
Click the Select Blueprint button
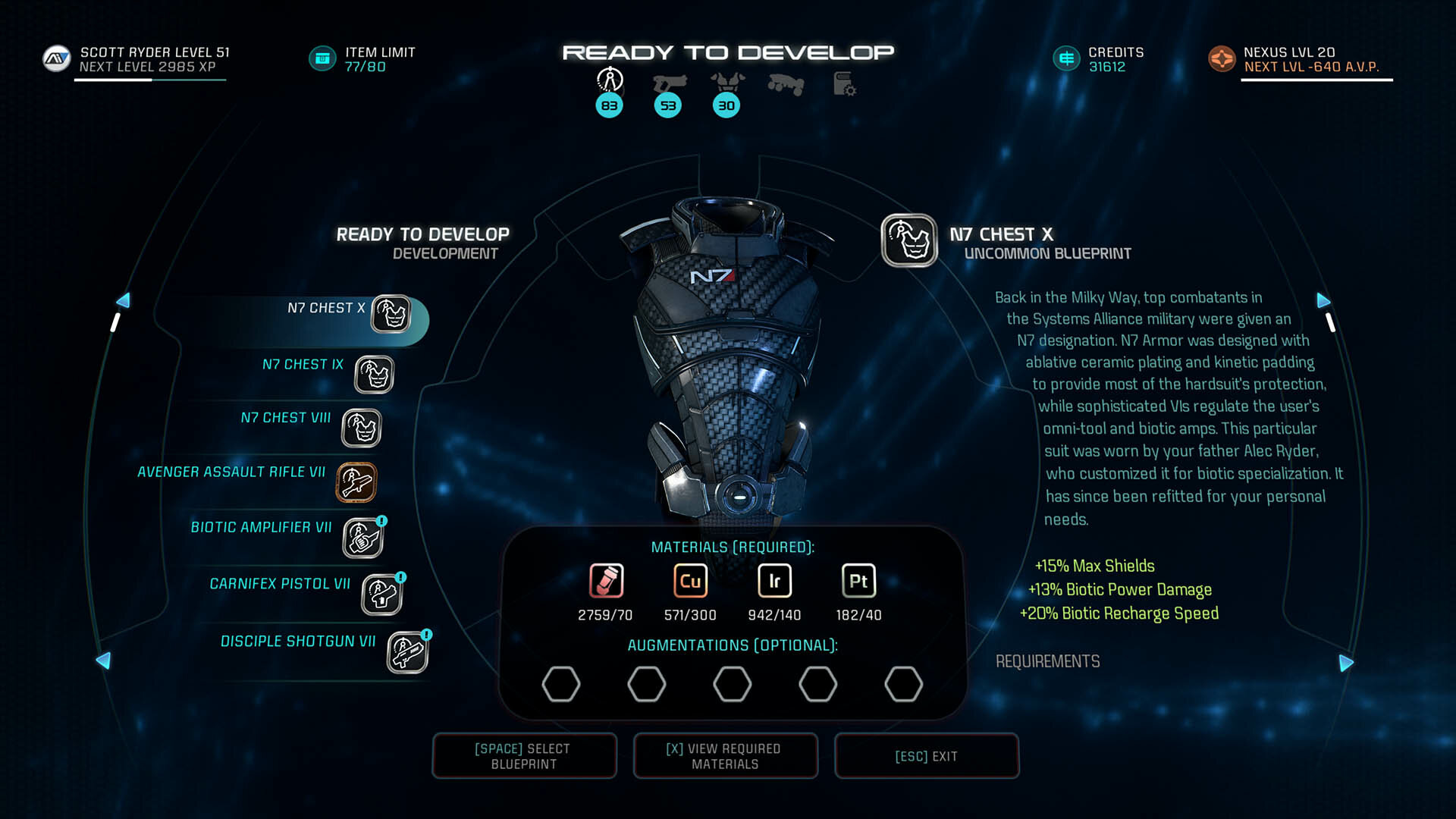coord(524,756)
